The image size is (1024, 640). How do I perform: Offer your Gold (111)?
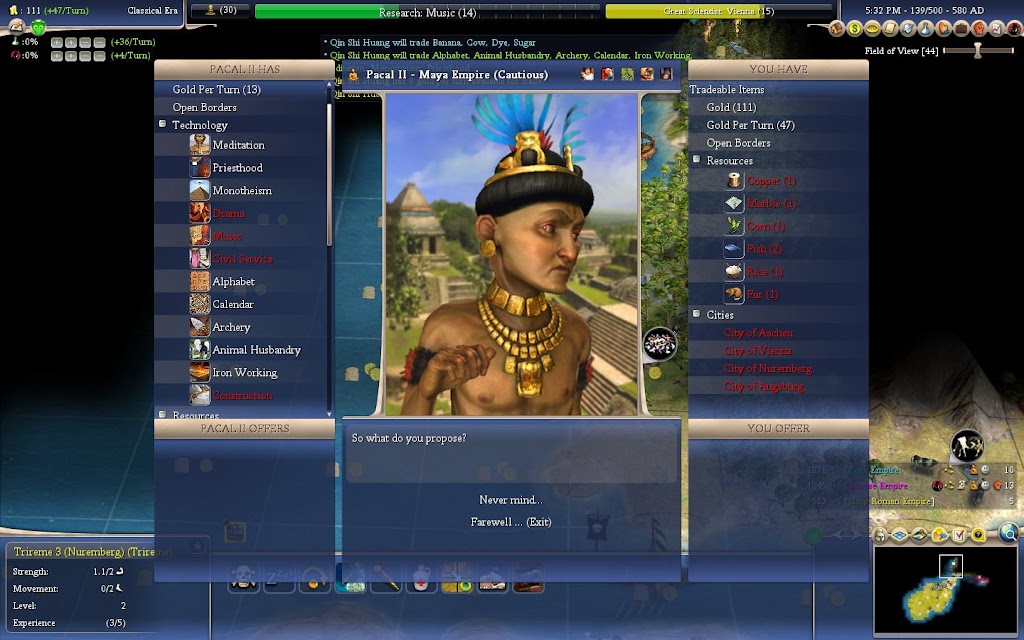coord(731,108)
